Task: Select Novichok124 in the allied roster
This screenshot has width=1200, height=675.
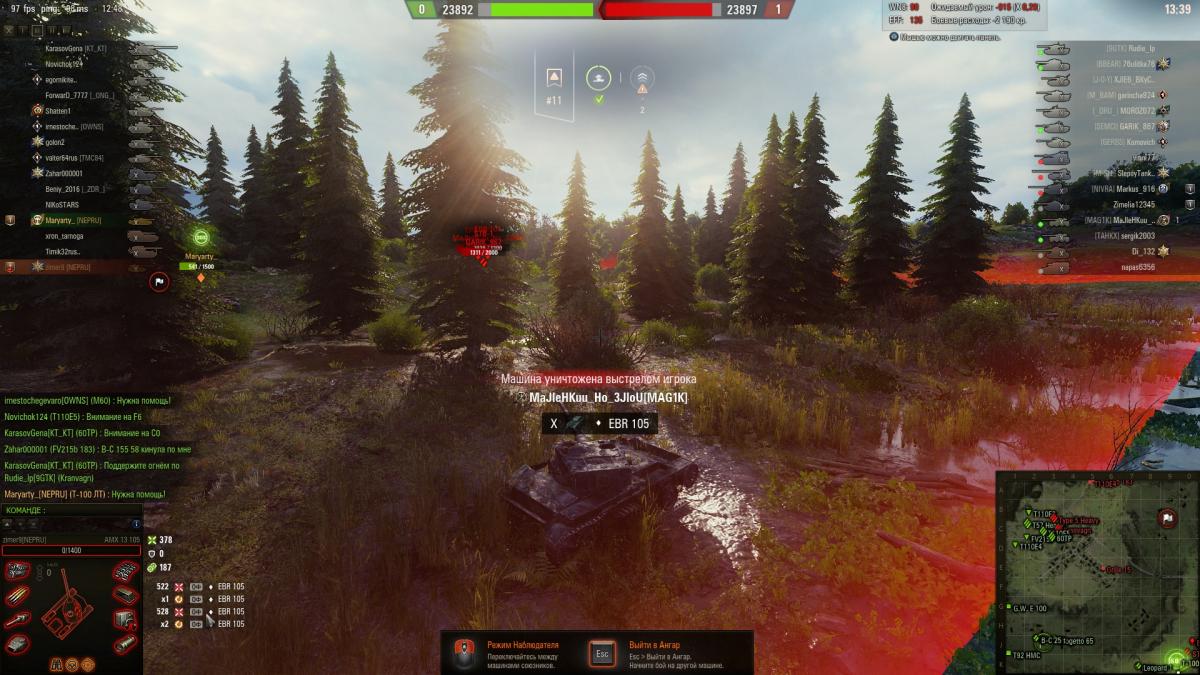Action: (64, 64)
